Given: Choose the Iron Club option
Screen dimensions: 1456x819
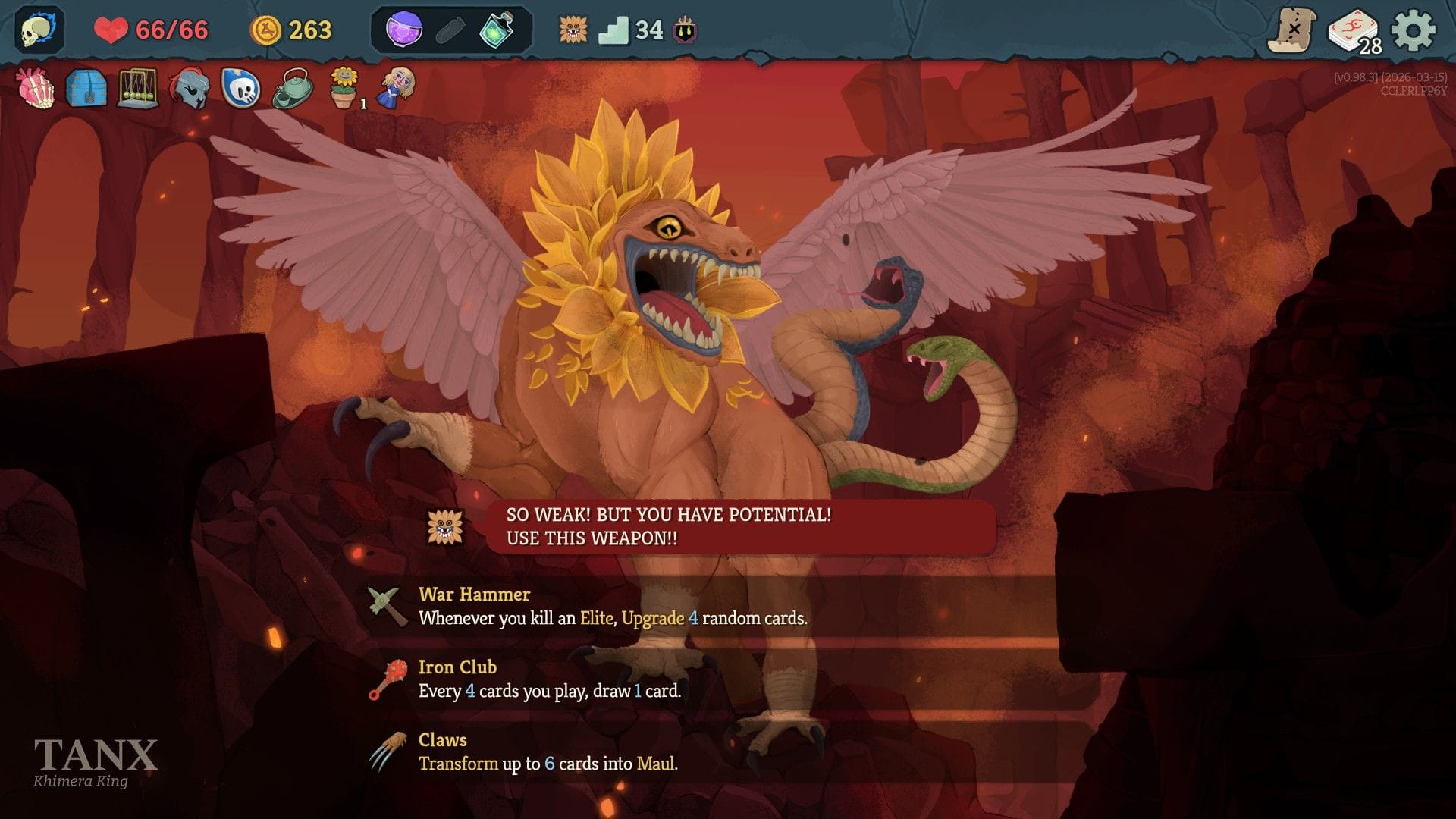Looking at the screenshot, I should 550,679.
